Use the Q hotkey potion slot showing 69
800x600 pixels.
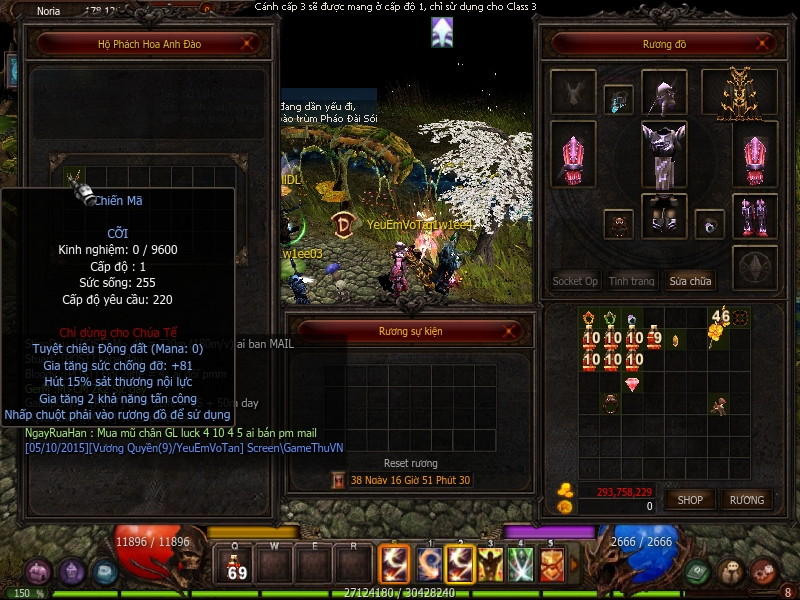(238, 566)
